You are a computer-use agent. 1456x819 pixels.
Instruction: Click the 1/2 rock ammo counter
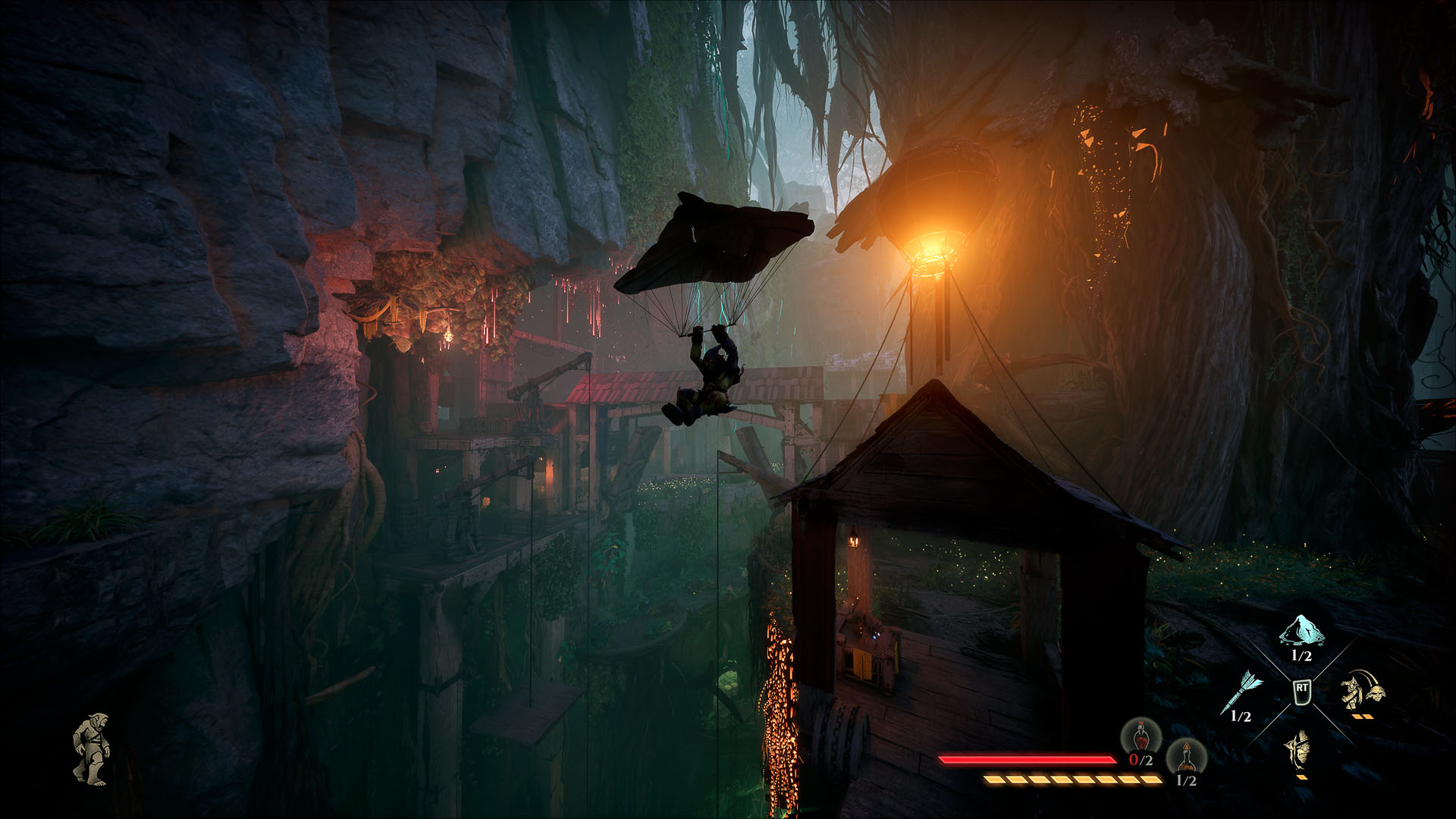pyautogui.click(x=1301, y=656)
